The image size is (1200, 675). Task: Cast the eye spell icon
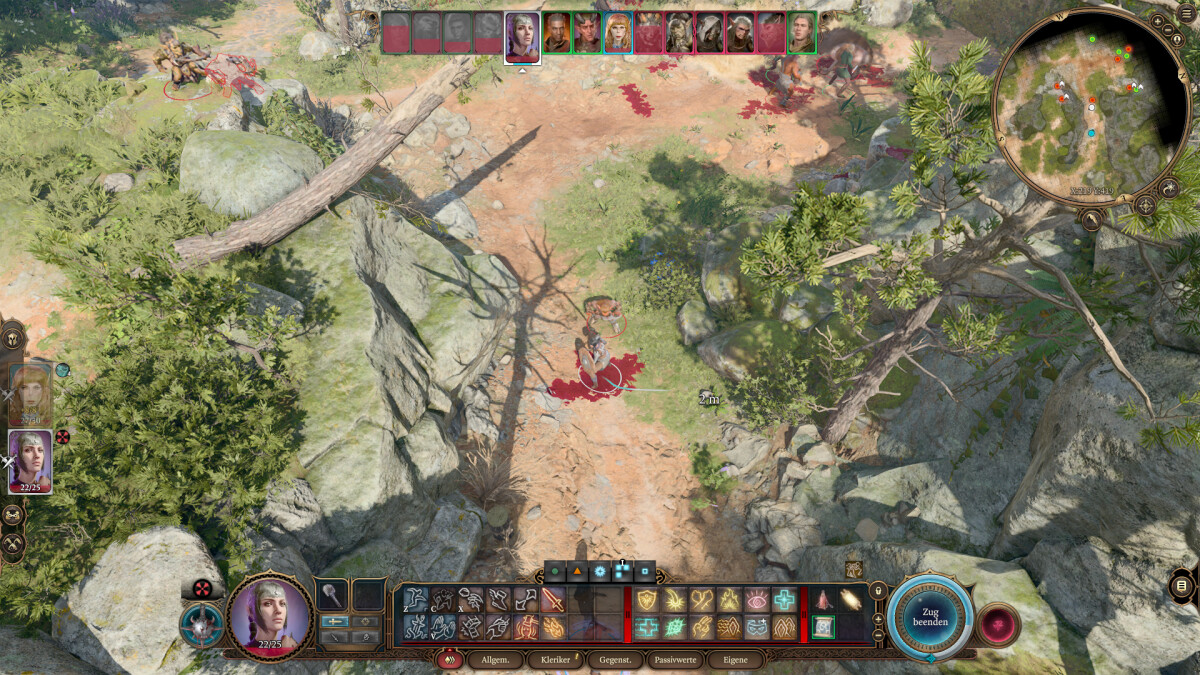[757, 600]
